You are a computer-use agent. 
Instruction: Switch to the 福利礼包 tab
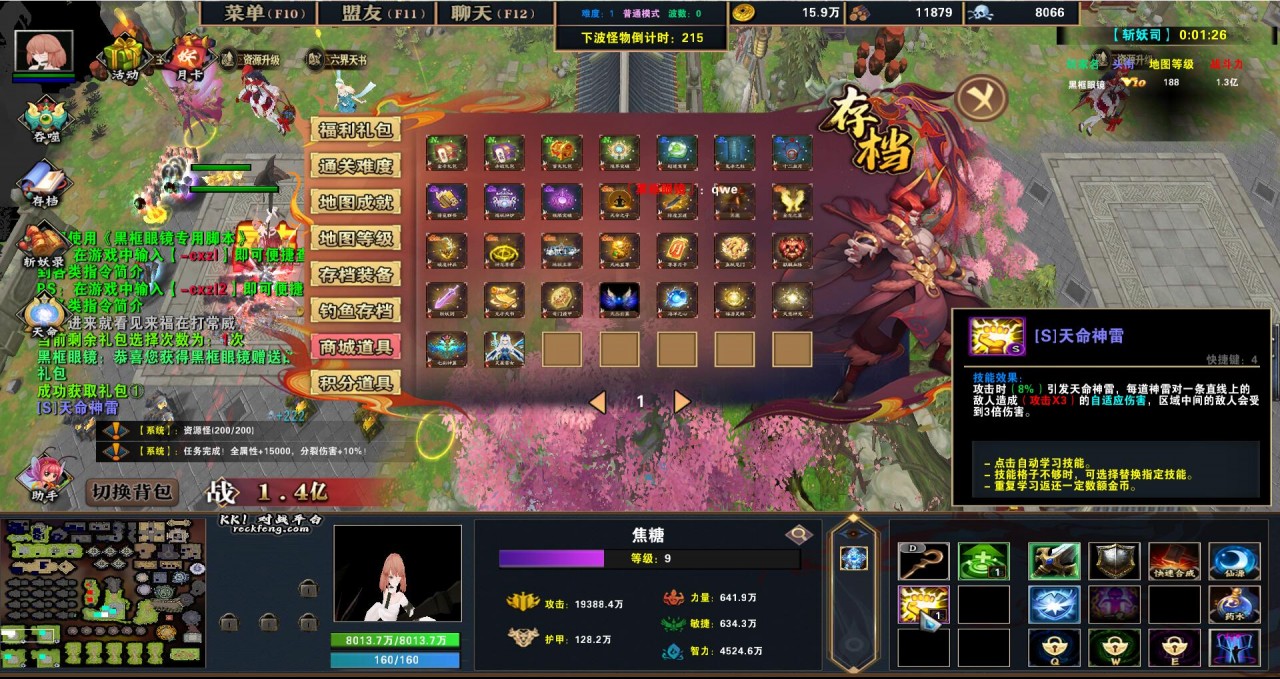point(355,130)
